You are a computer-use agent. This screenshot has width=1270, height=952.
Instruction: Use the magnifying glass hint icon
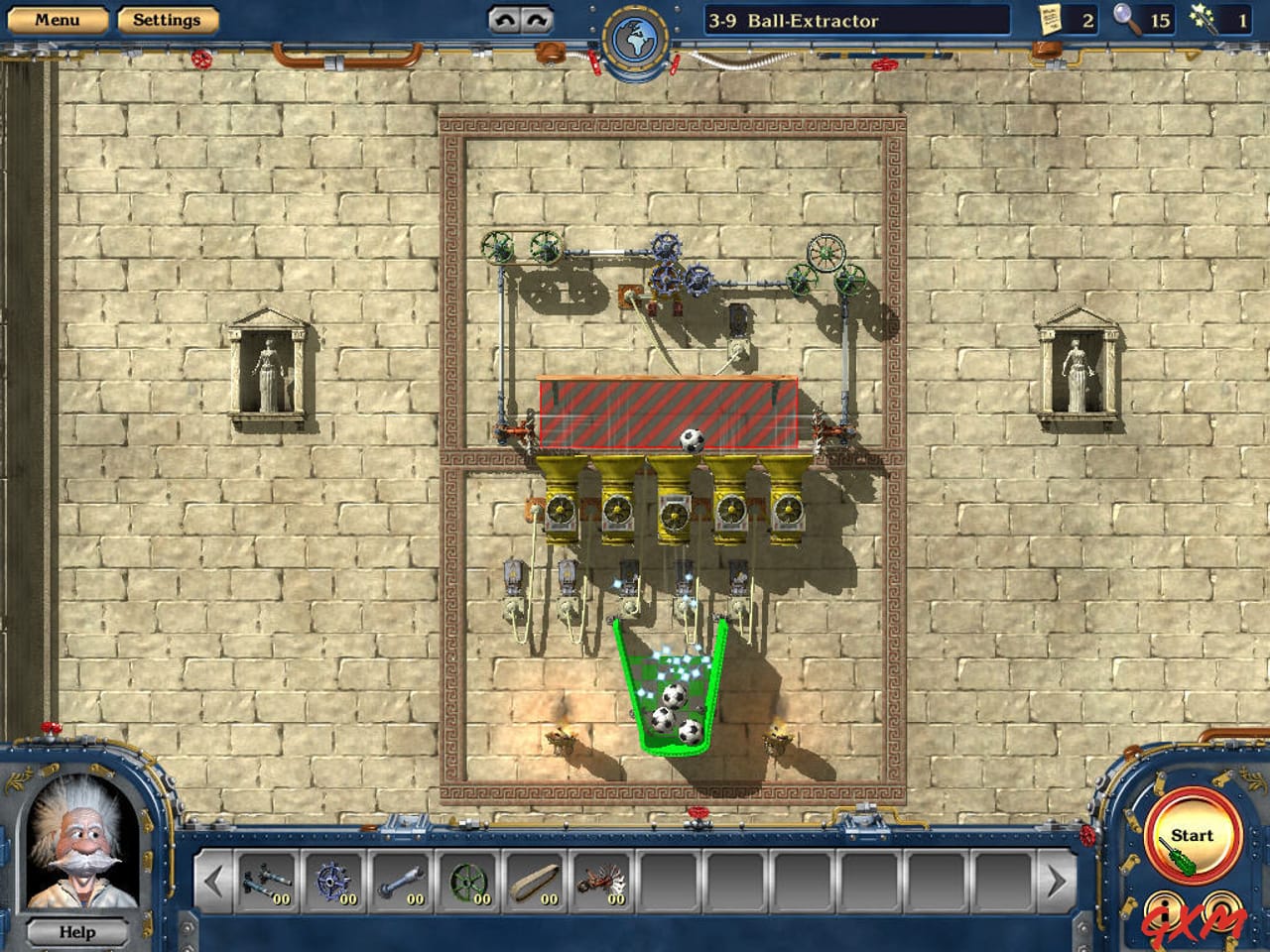(x=1125, y=20)
